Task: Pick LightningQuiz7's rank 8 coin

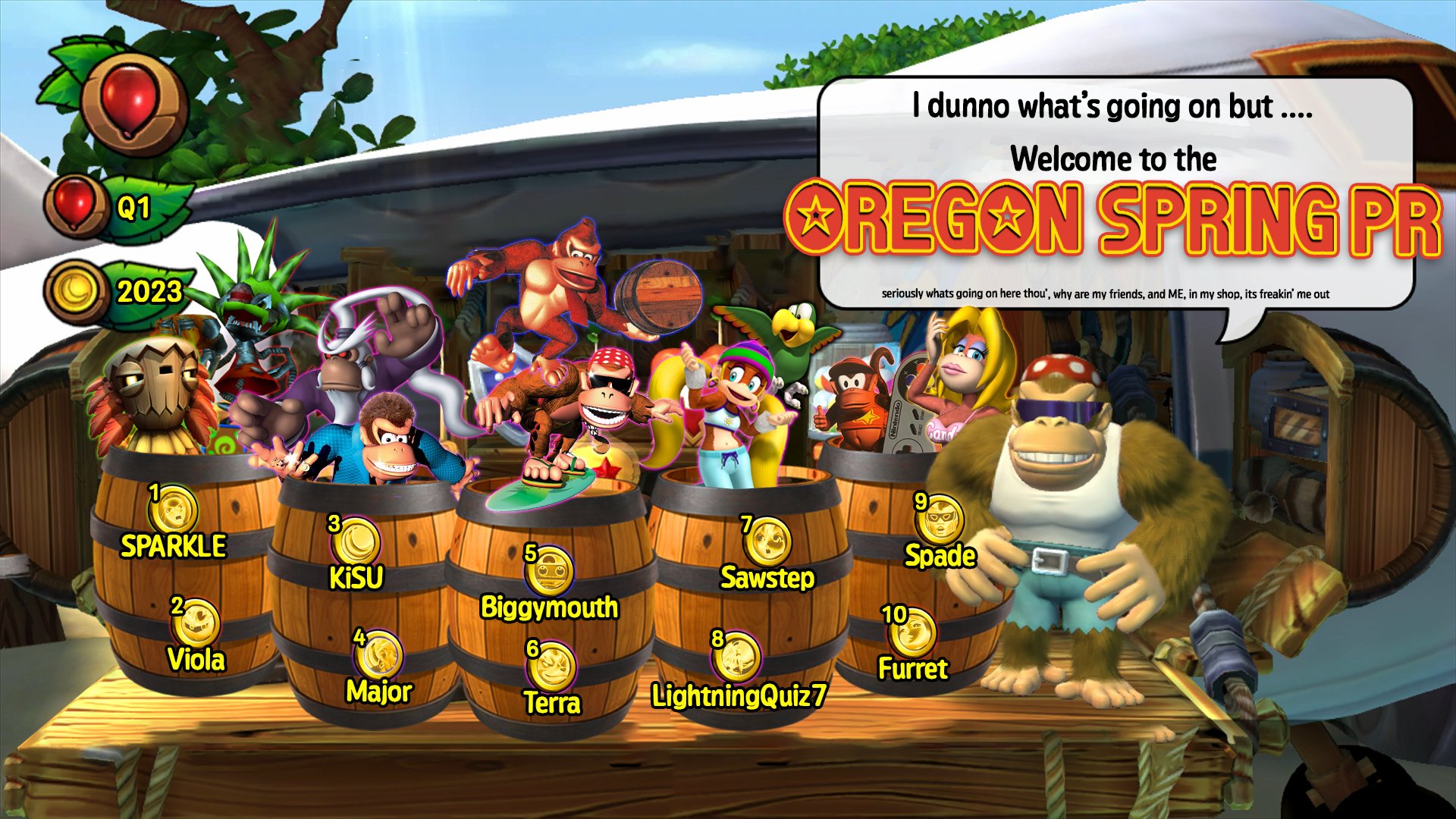Action: [x=736, y=657]
